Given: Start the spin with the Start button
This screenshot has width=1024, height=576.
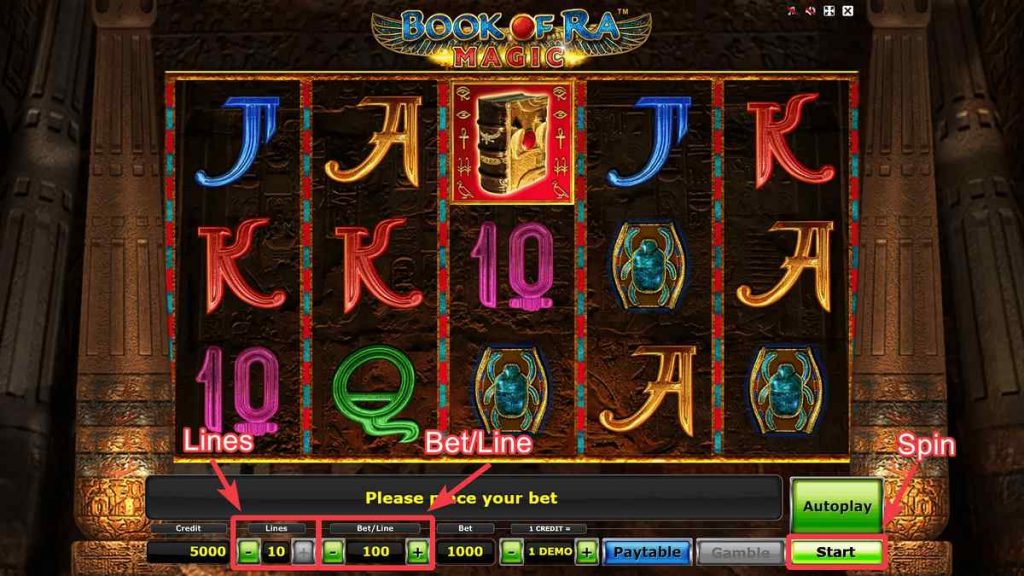Looking at the screenshot, I should coord(836,551).
